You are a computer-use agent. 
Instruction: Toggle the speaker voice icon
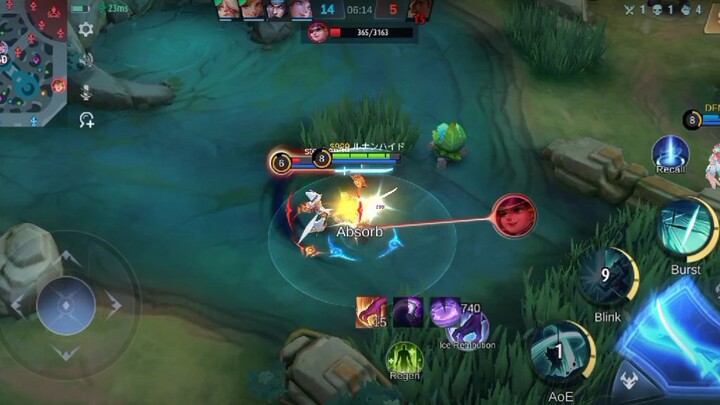pos(87,60)
